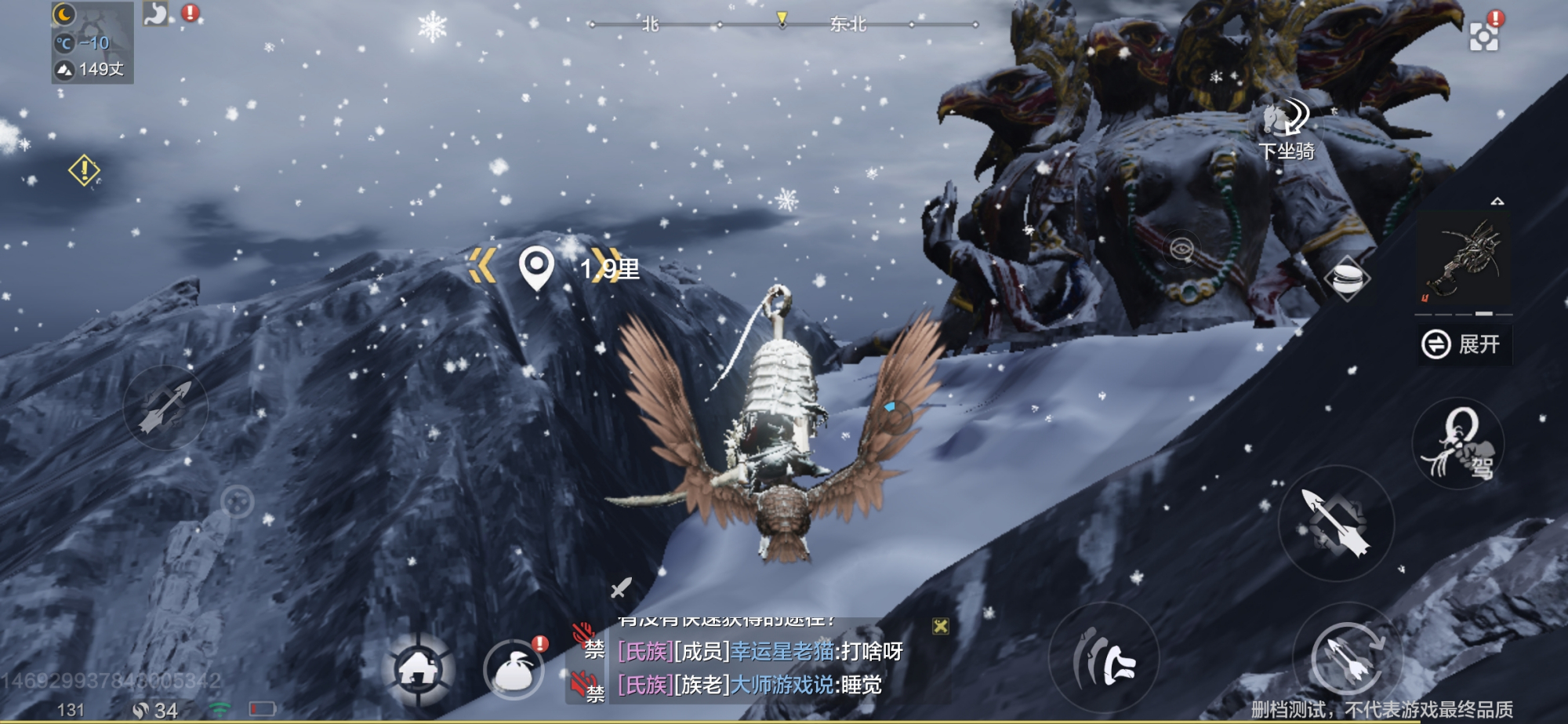Tap the burger food quick-use icon

(x=1347, y=278)
